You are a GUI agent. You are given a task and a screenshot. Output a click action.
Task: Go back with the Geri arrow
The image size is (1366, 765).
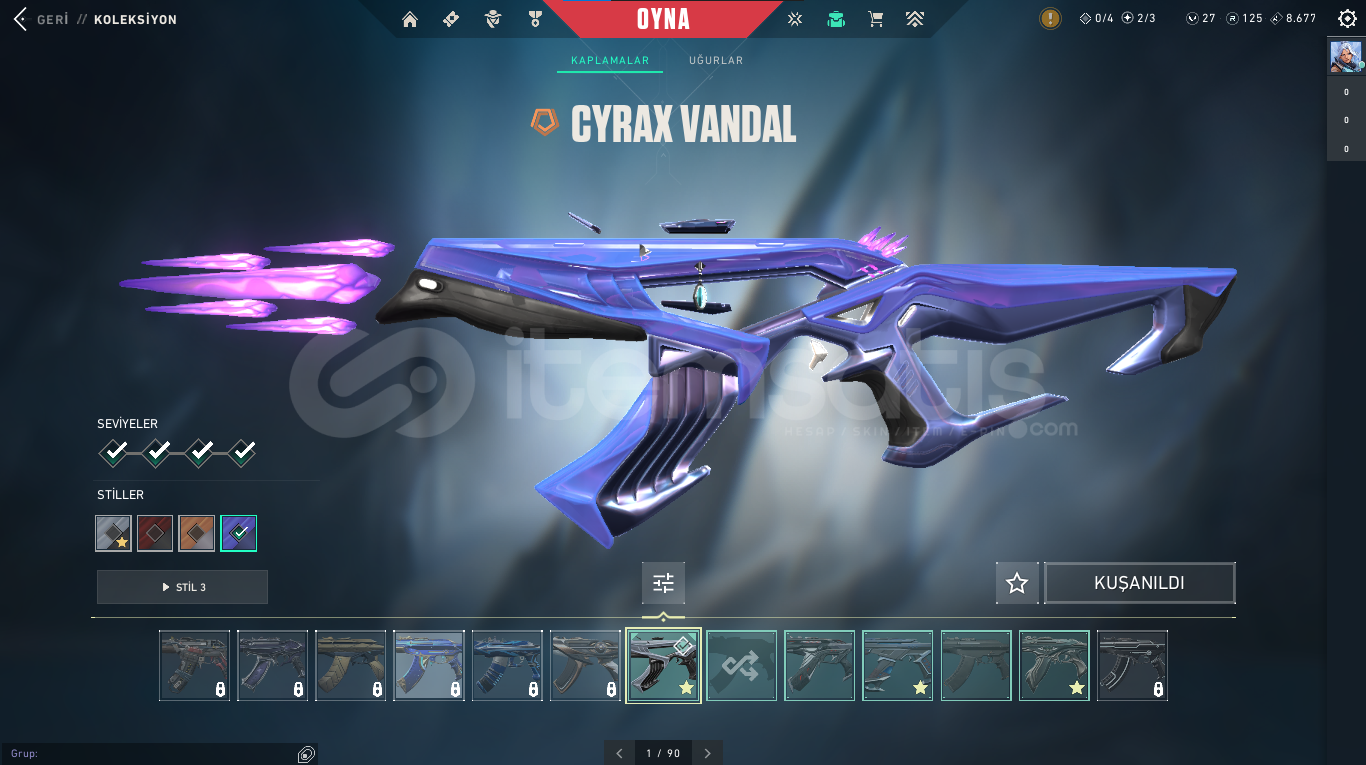coord(20,19)
